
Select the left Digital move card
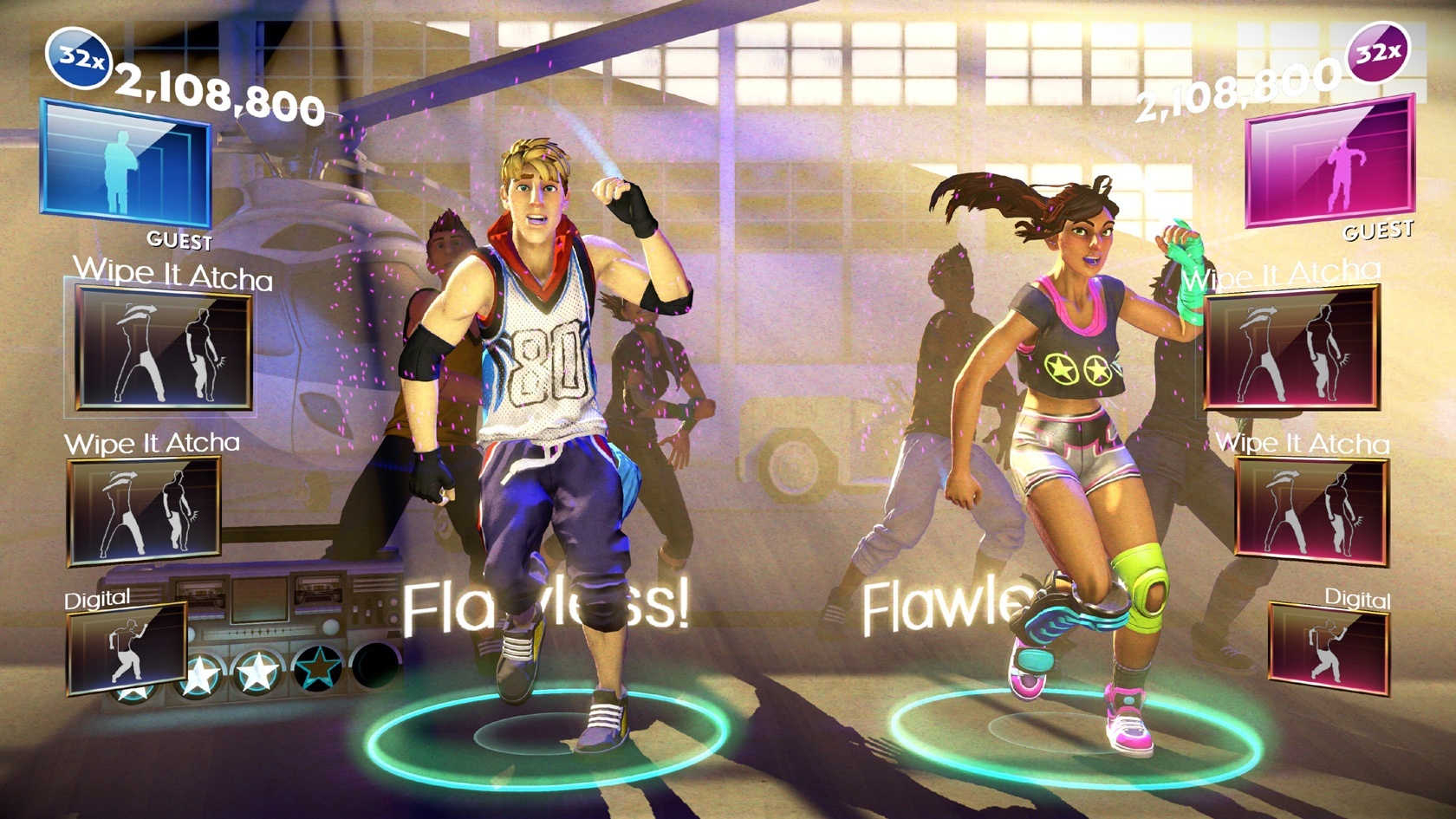pos(128,650)
